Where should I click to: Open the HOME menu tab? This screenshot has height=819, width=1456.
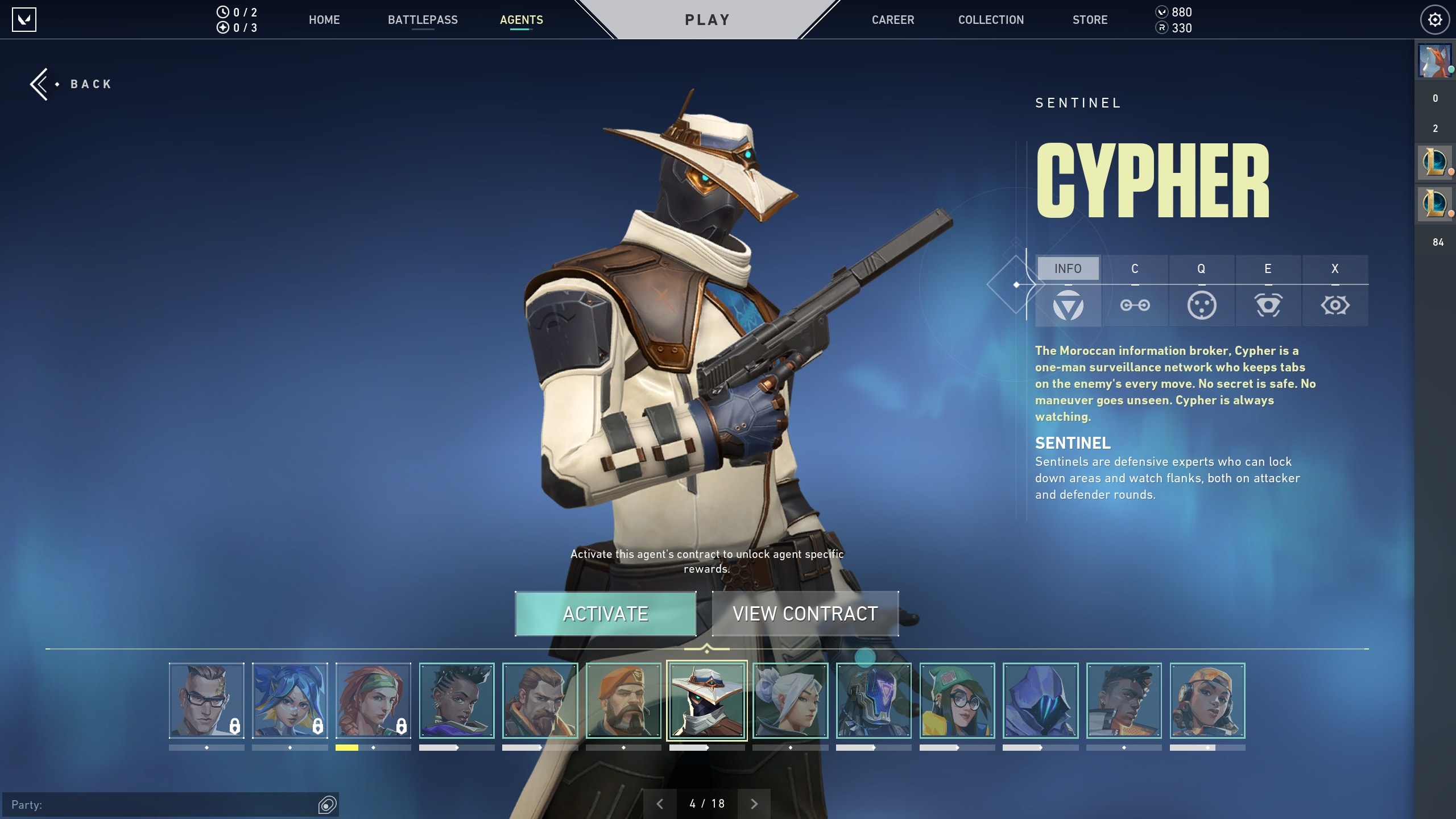click(x=324, y=20)
